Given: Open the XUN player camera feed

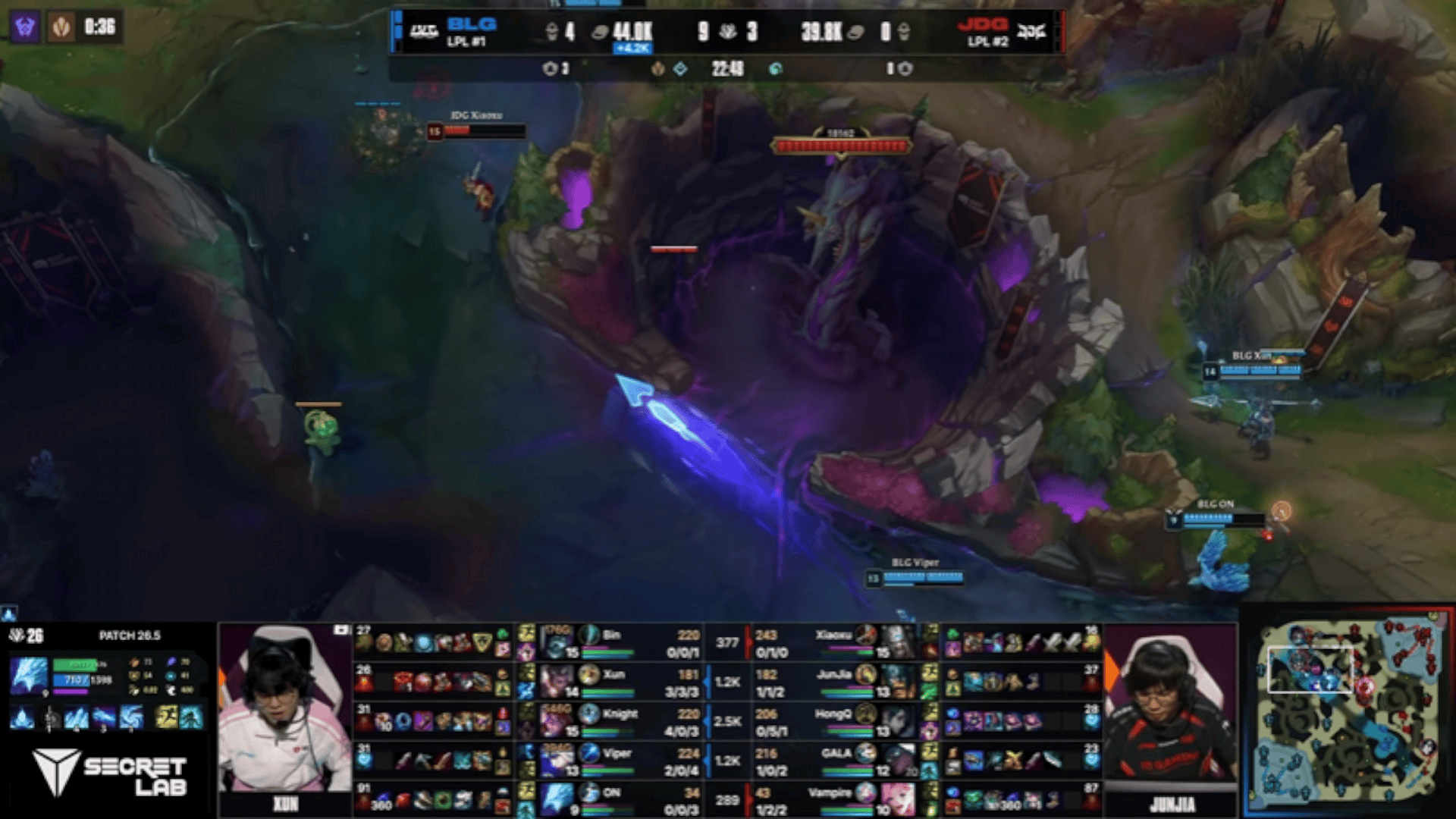Looking at the screenshot, I should coord(284,709).
